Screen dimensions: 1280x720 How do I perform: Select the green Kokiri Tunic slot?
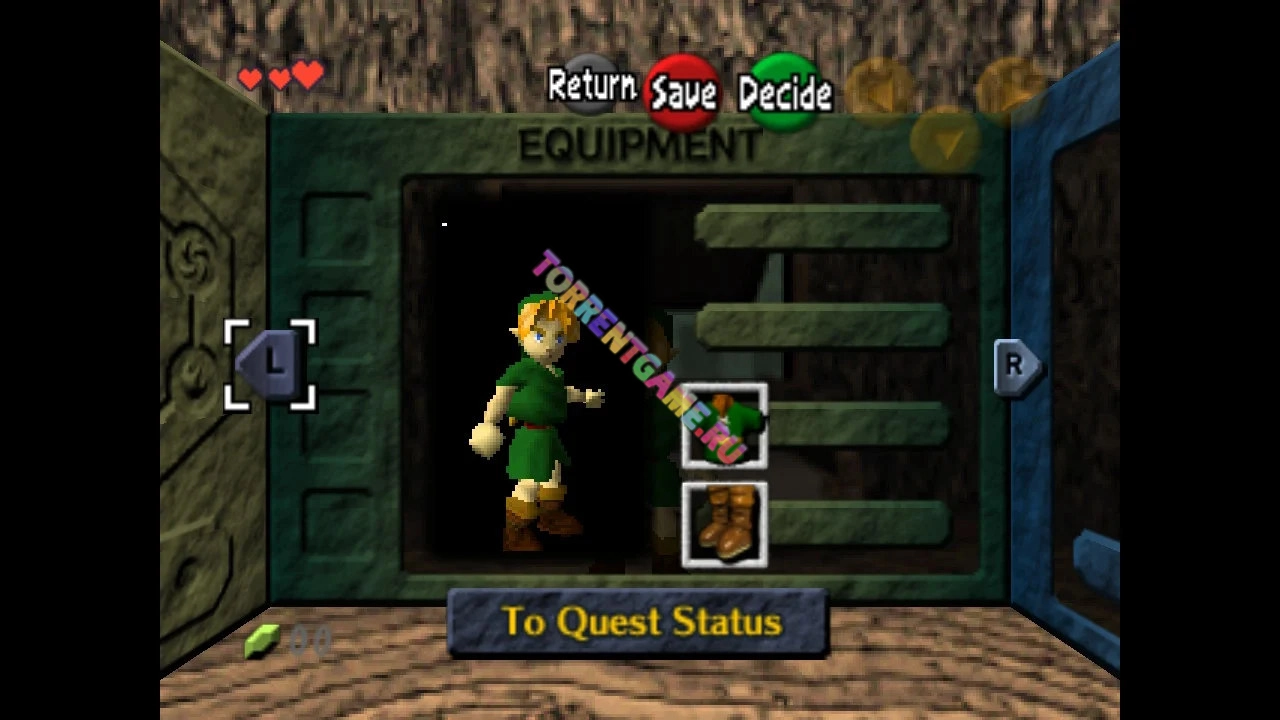(724, 425)
